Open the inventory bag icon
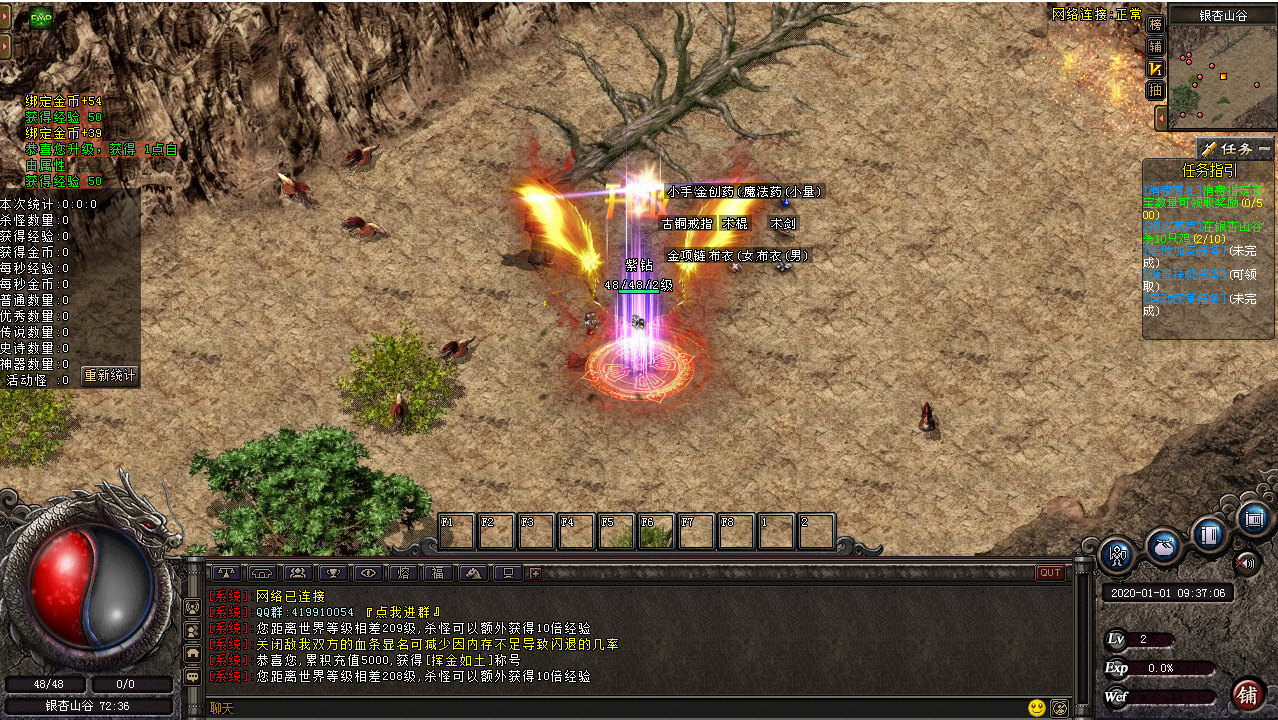This screenshot has width=1278, height=720. 1164,546
